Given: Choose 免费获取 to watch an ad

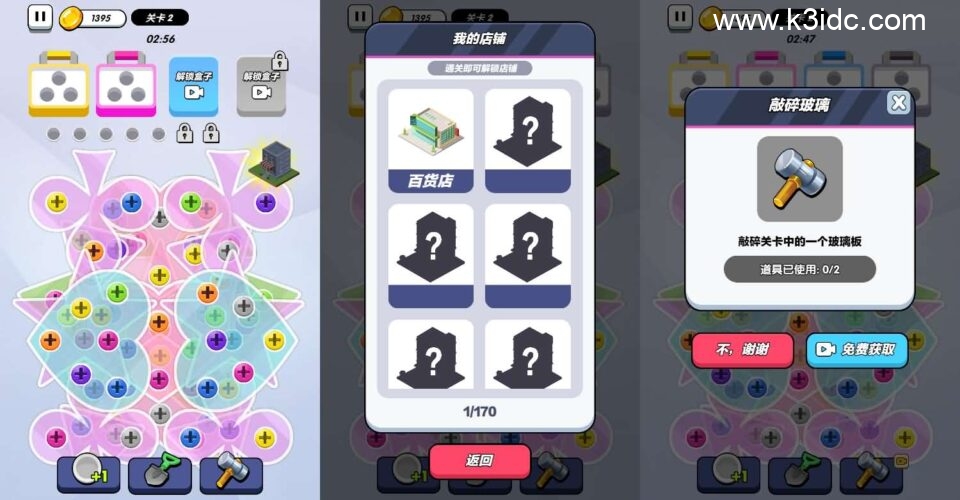Looking at the screenshot, I should 857,350.
